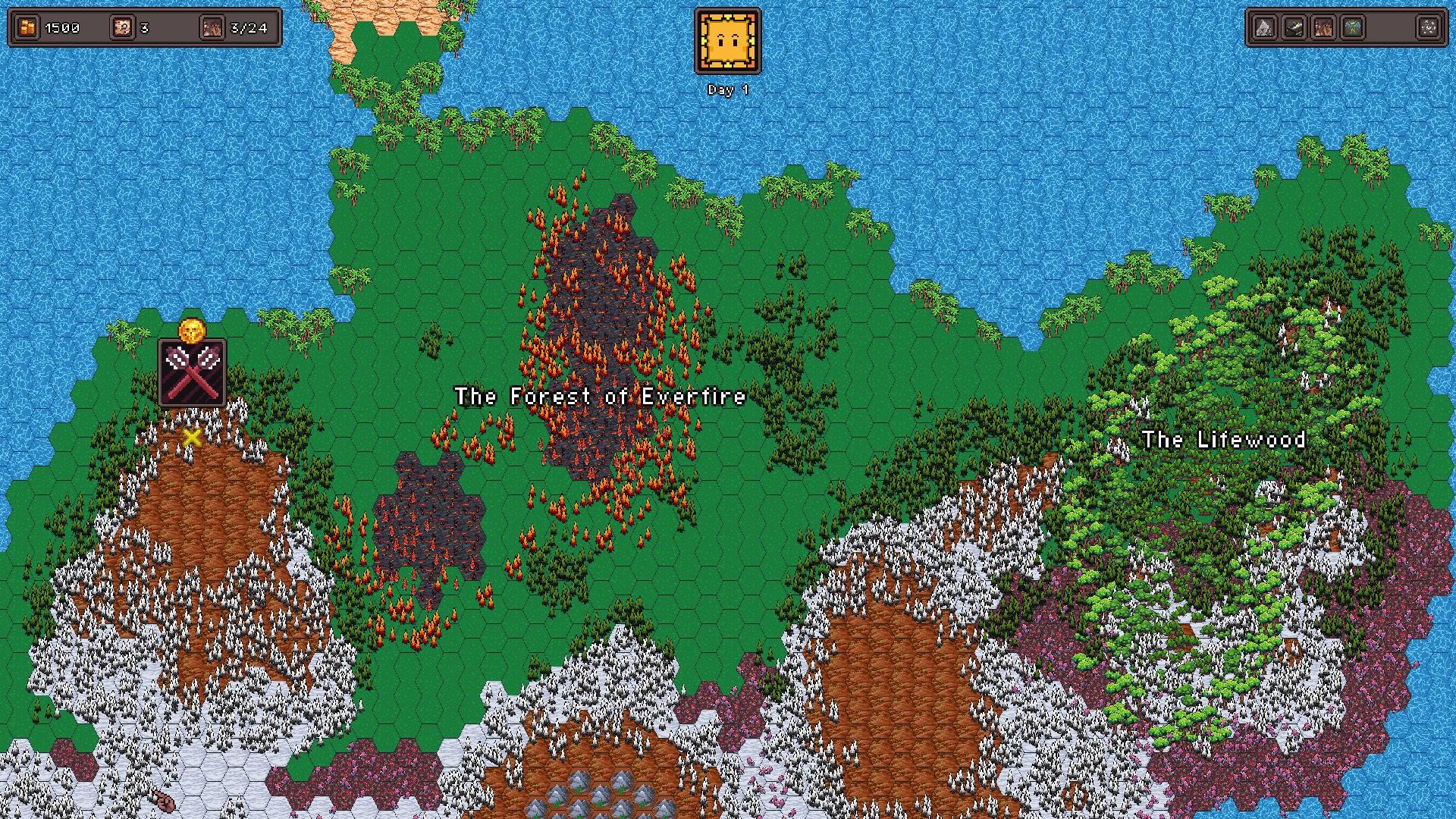Open the population icon showing 3/24
This screenshot has width=1456, height=819.
coord(212,27)
